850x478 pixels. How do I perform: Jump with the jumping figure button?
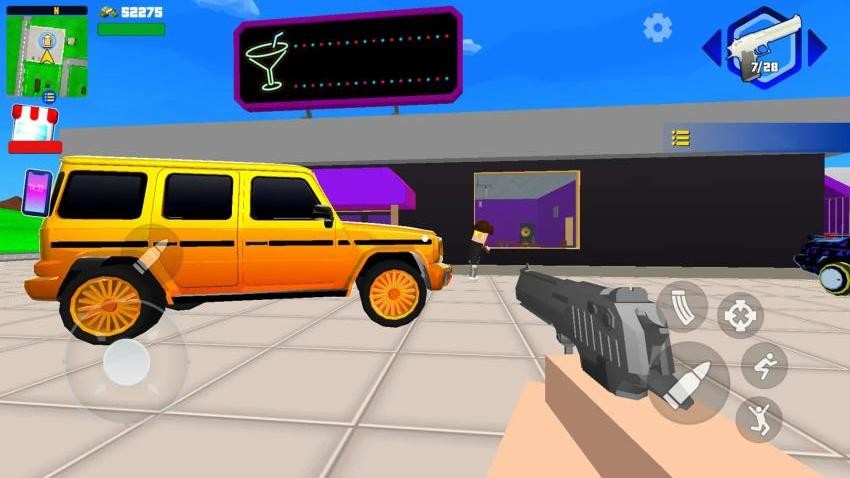(759, 418)
